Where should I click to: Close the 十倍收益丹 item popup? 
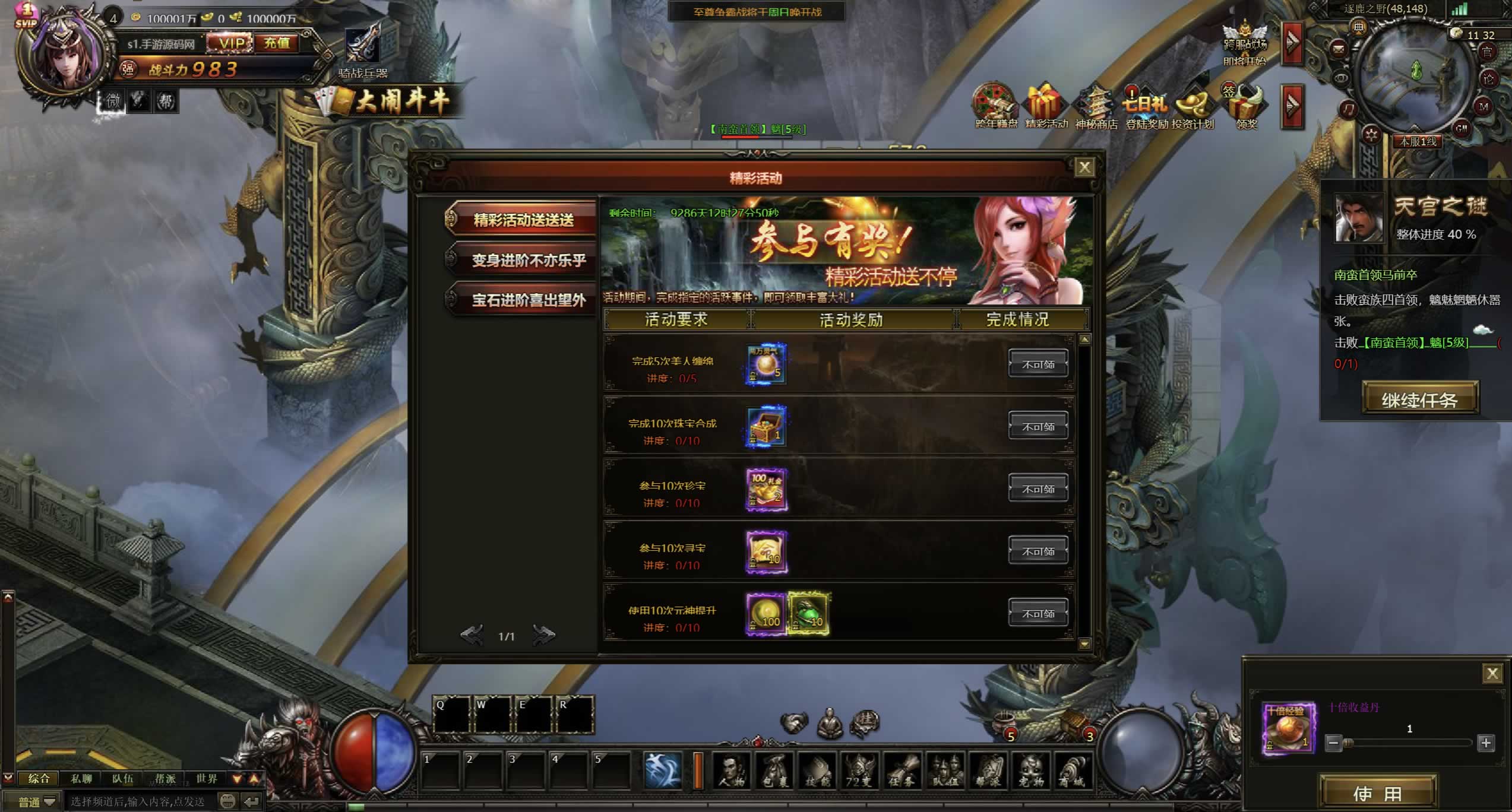1492,673
